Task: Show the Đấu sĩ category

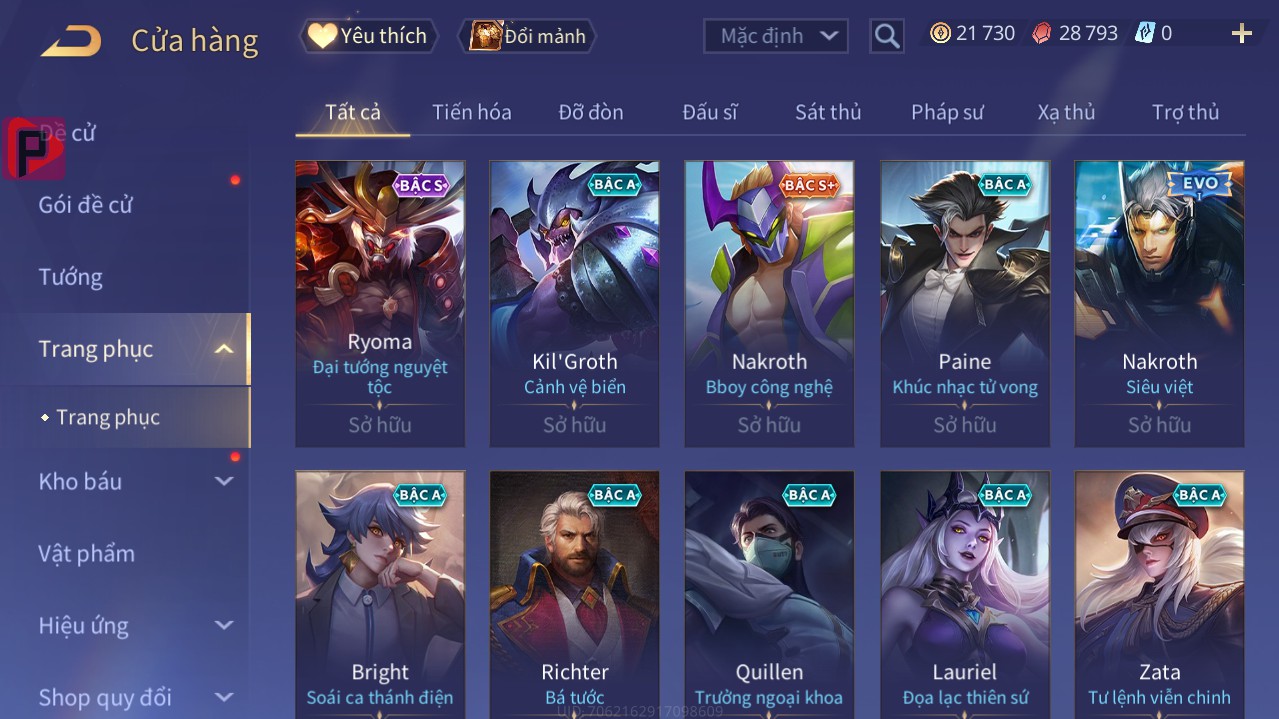Action: [x=710, y=112]
